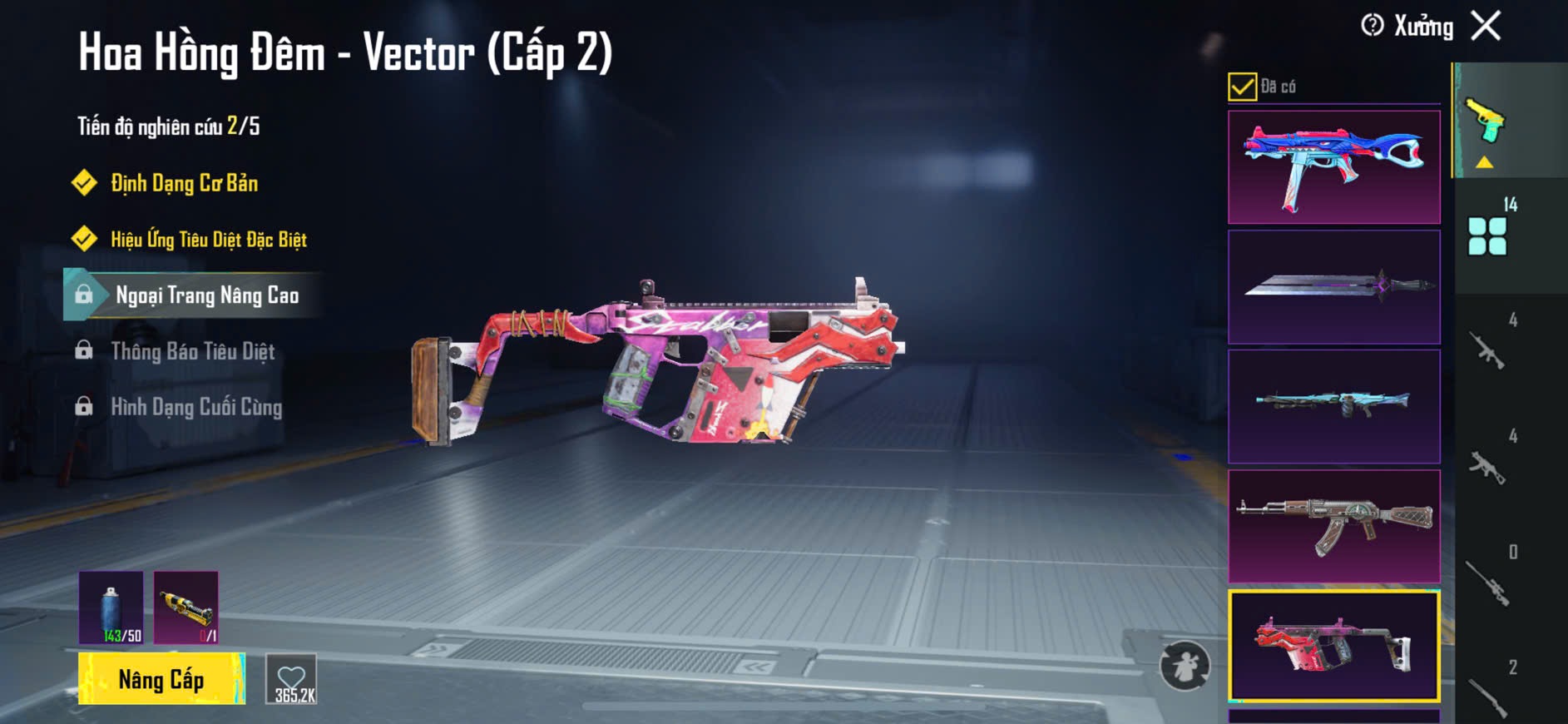Open the Xưởng help info
The height and width of the screenshot is (724, 1568).
1373,26
